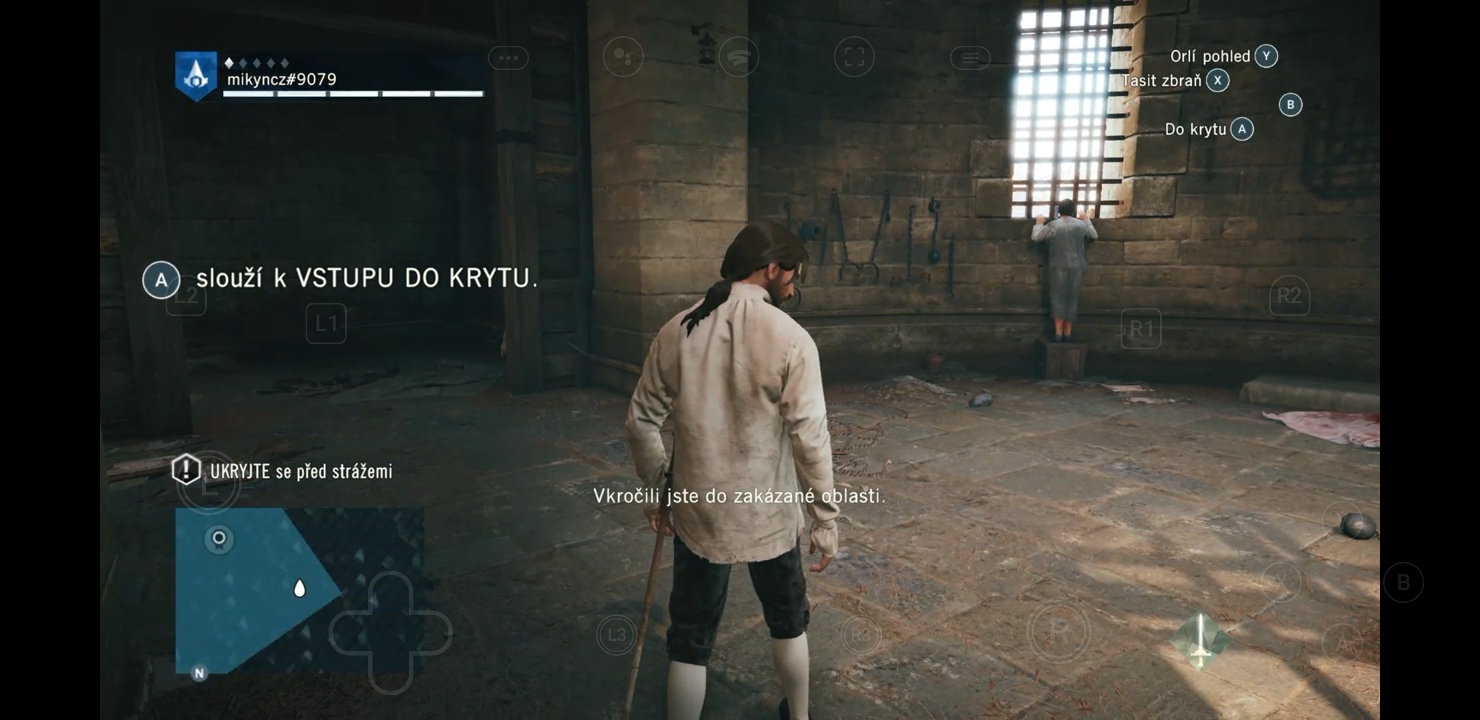Toggle fullscreen with the bracket icon
Viewport: 1480px width, 720px height.
point(853,57)
